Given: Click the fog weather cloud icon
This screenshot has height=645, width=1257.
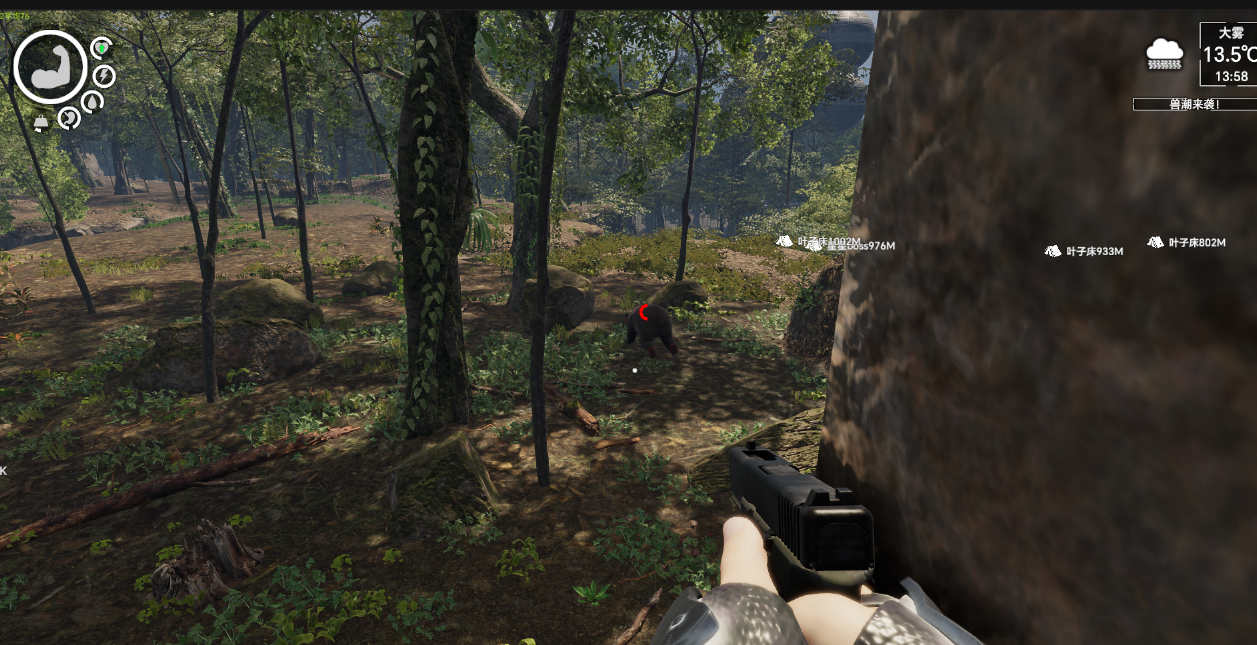Looking at the screenshot, I should [1165, 53].
